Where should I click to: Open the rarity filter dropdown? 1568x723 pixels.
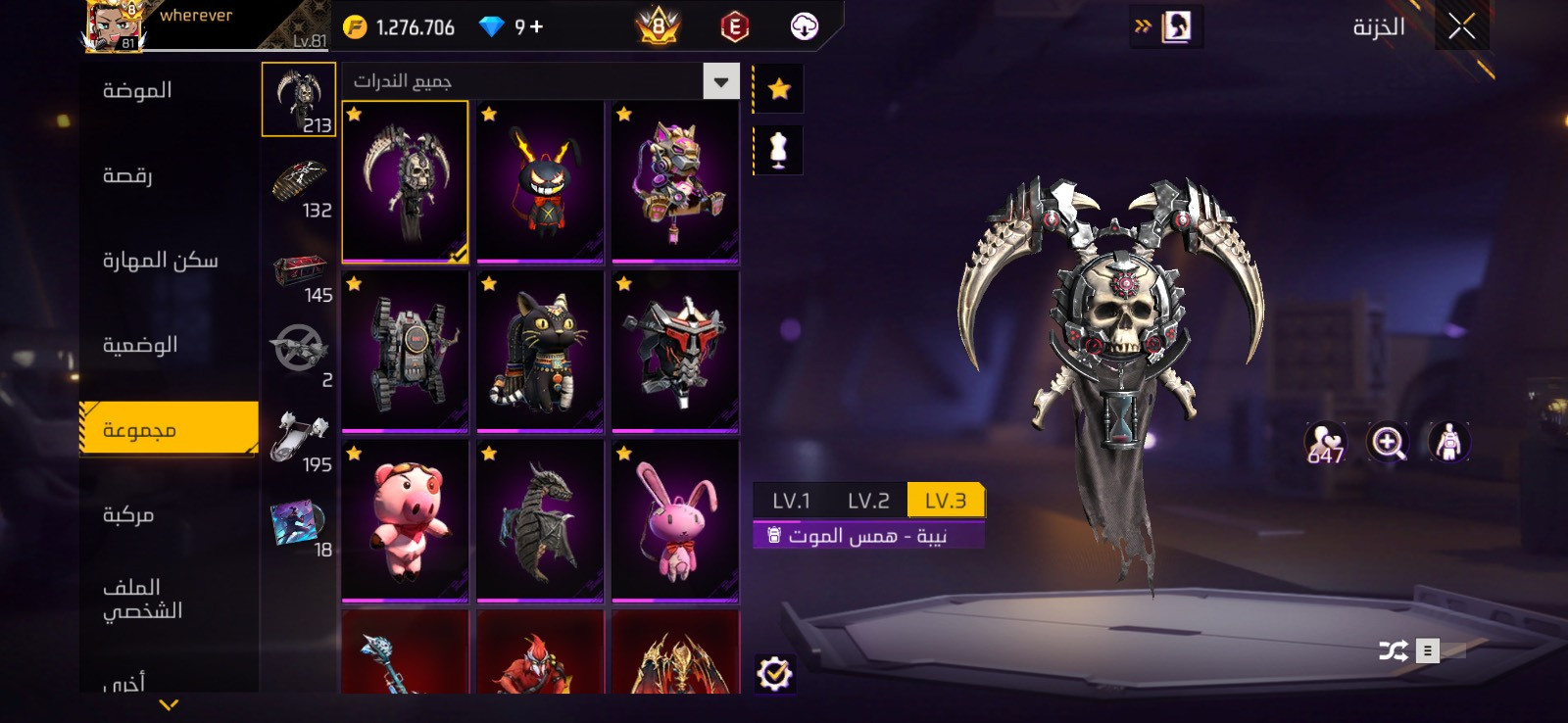pos(720,81)
